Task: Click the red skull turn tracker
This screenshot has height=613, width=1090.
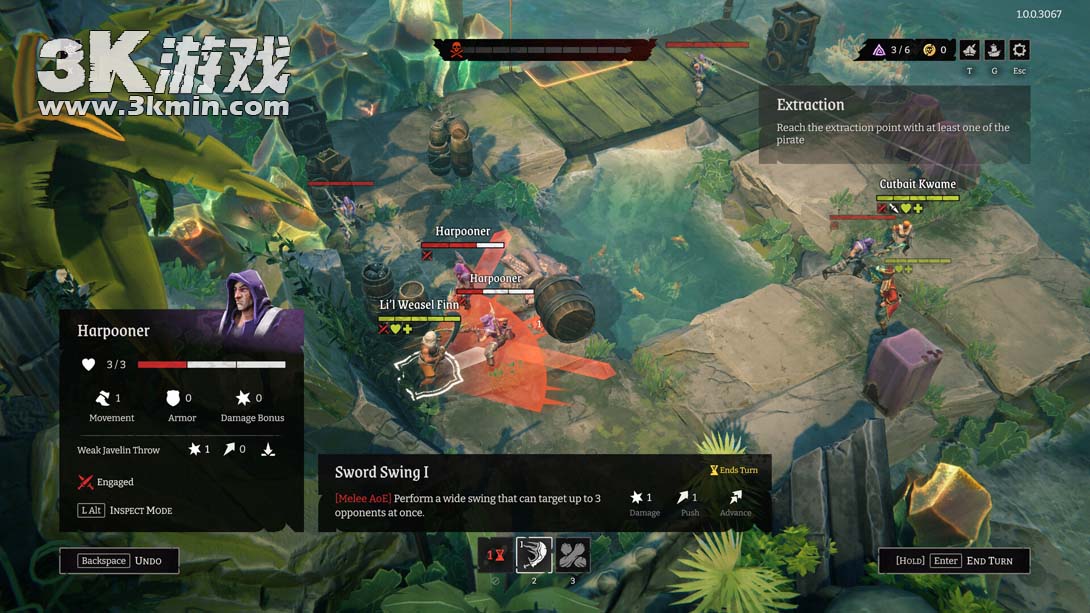Action: tap(456, 50)
